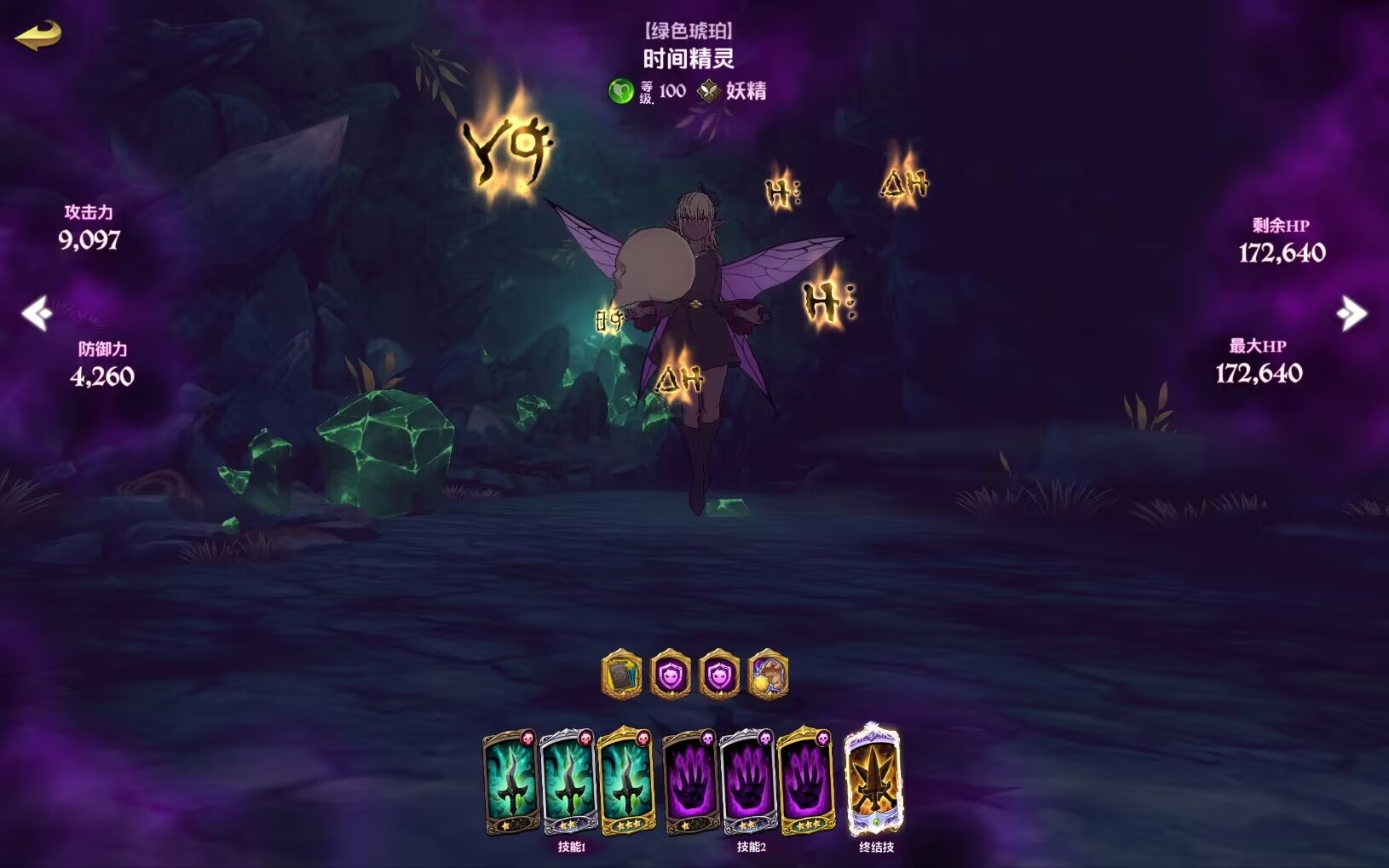Pick the two-star purple hand skill card
1389x868 pixels.
click(x=747, y=783)
